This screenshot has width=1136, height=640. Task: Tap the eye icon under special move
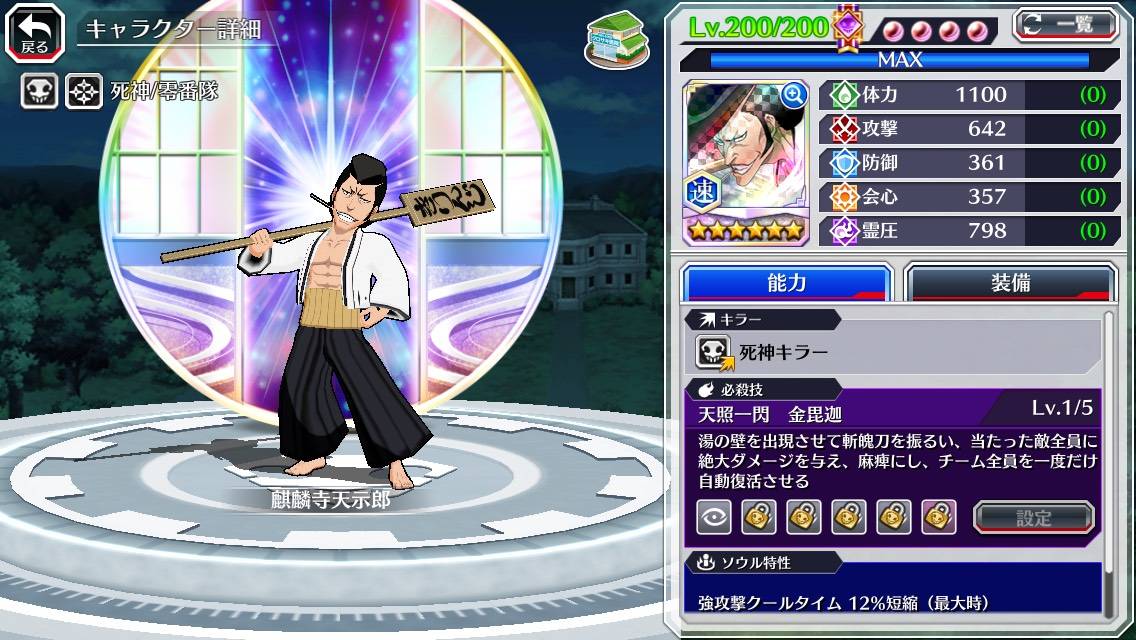[714, 517]
